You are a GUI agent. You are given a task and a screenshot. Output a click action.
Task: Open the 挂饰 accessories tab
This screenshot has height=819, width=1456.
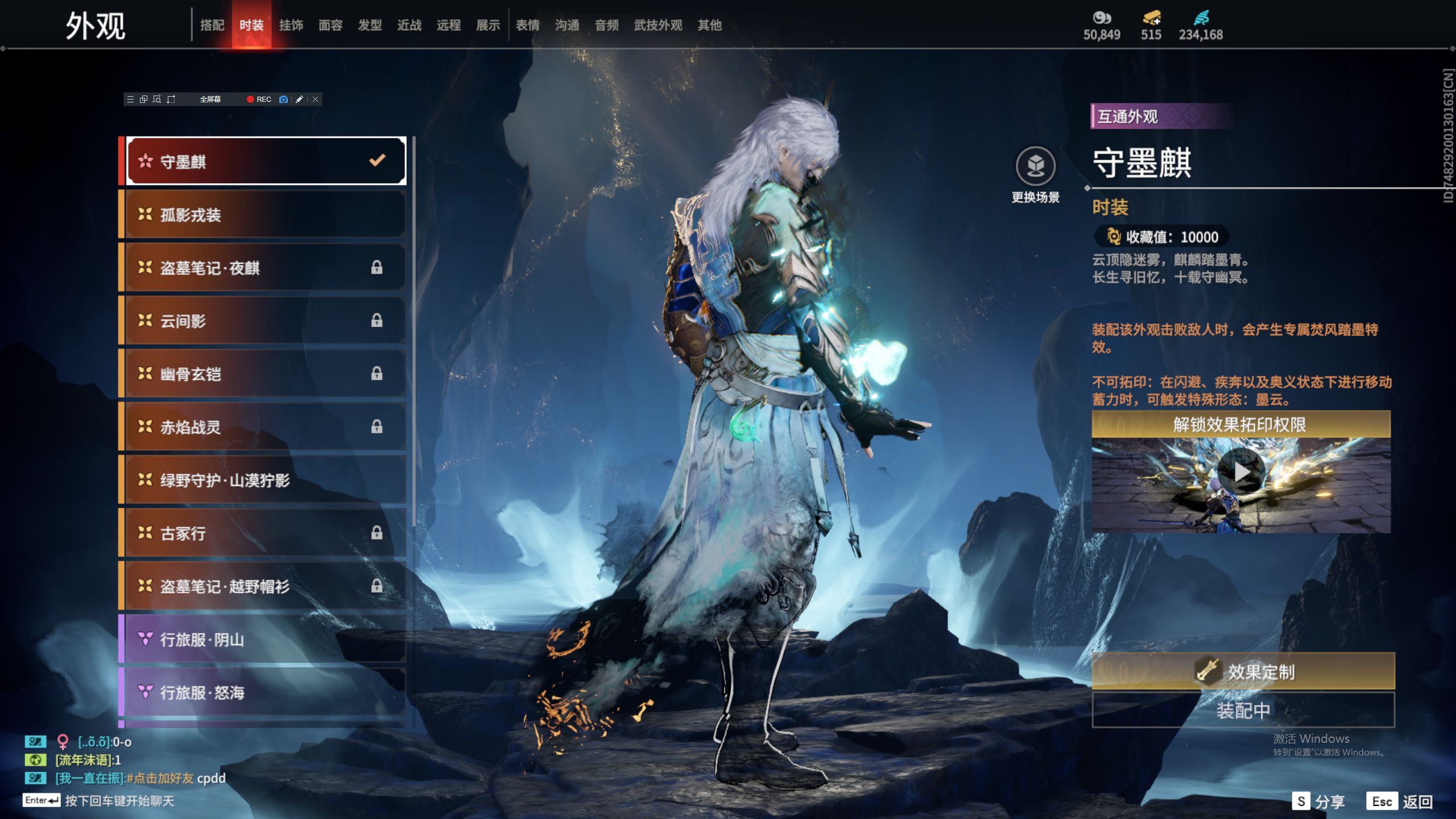click(291, 25)
